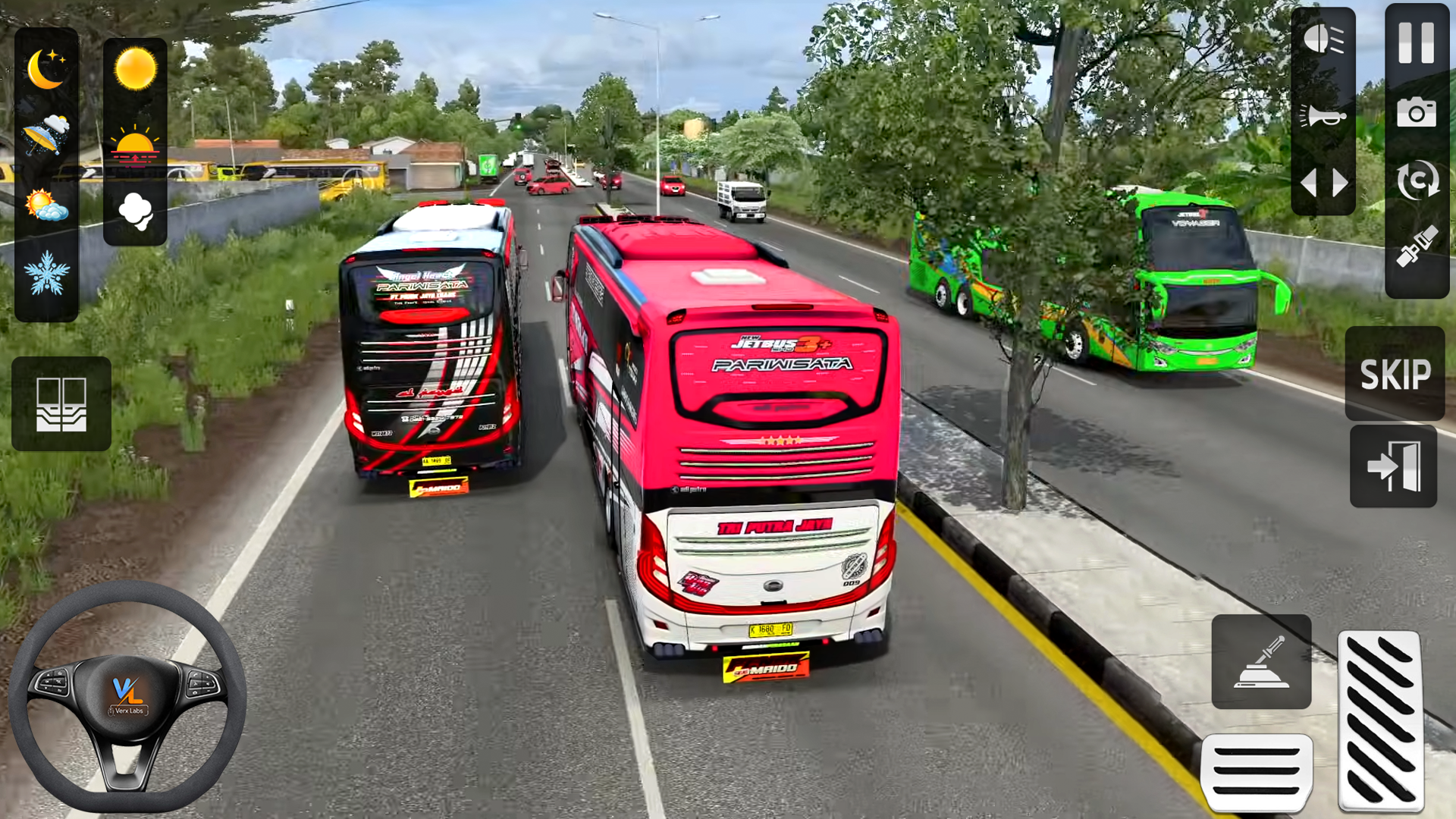
Task: Switch to rainy weather with the umbrella icon
Action: [47, 136]
